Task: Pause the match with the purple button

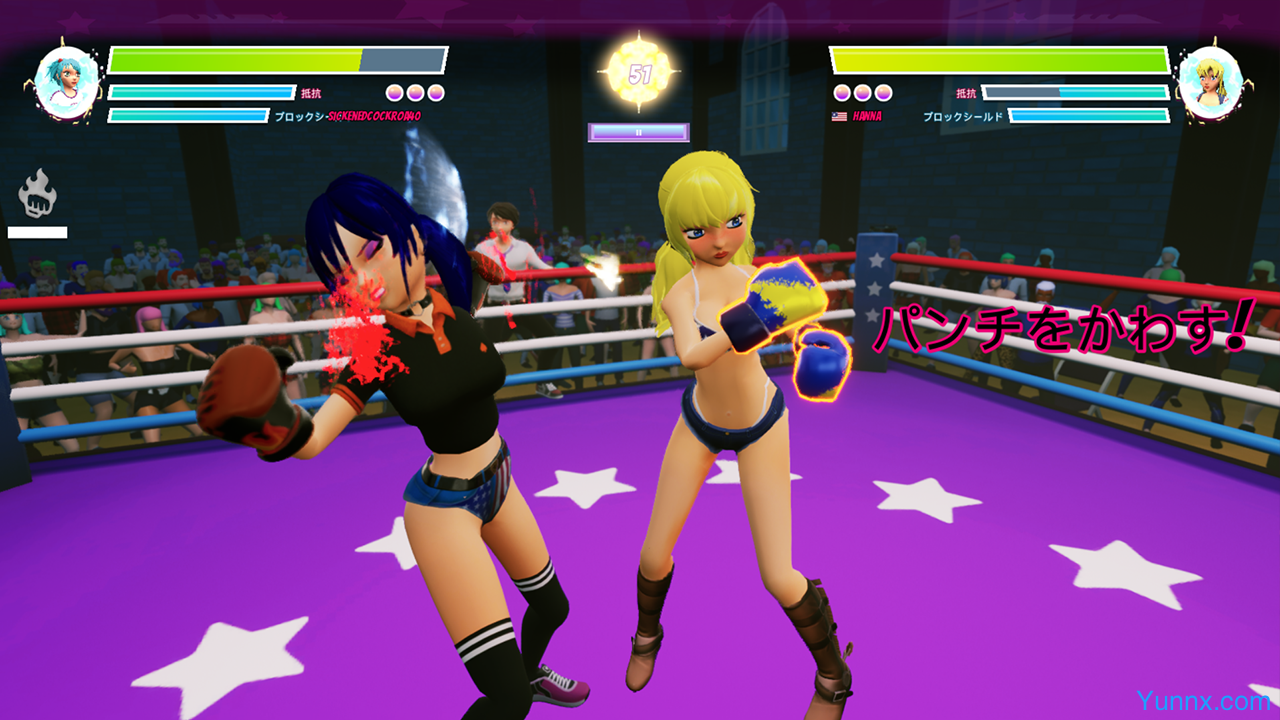Action: tap(638, 132)
